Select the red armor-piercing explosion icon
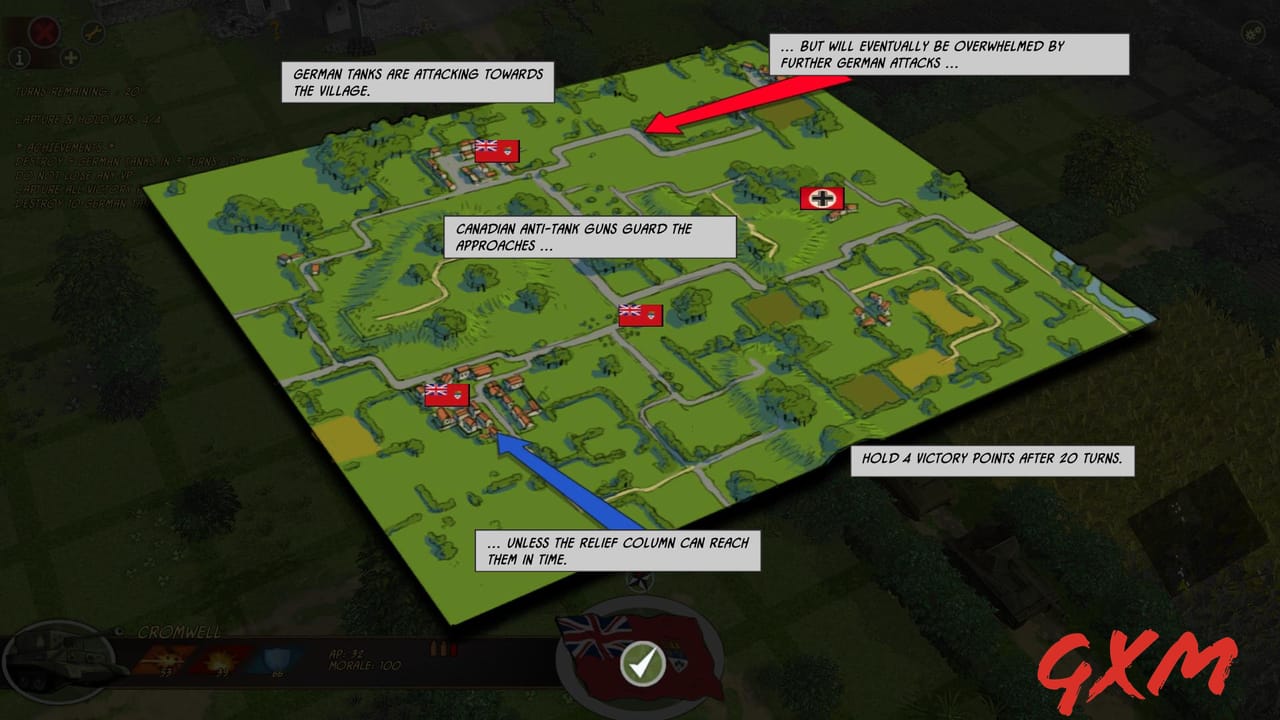This screenshot has height=720, width=1280. (218, 658)
